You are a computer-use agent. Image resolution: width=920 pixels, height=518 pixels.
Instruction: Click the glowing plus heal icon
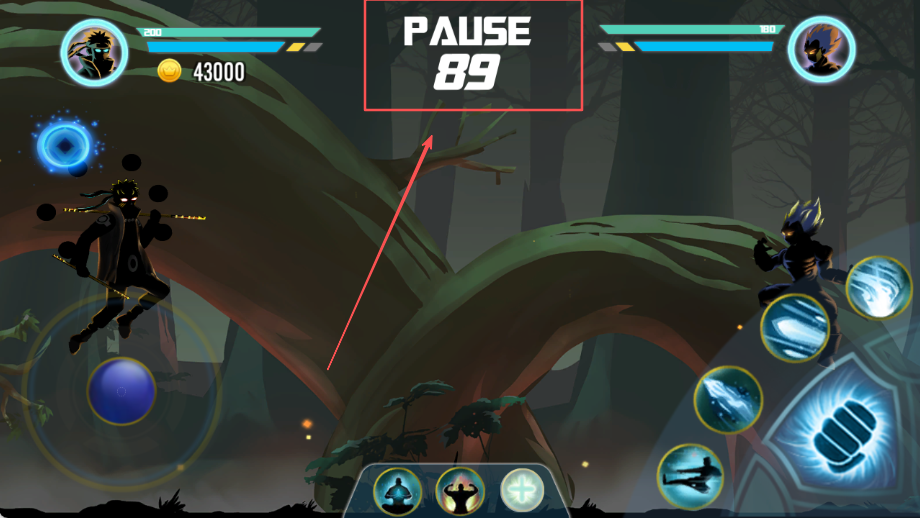coord(522,491)
